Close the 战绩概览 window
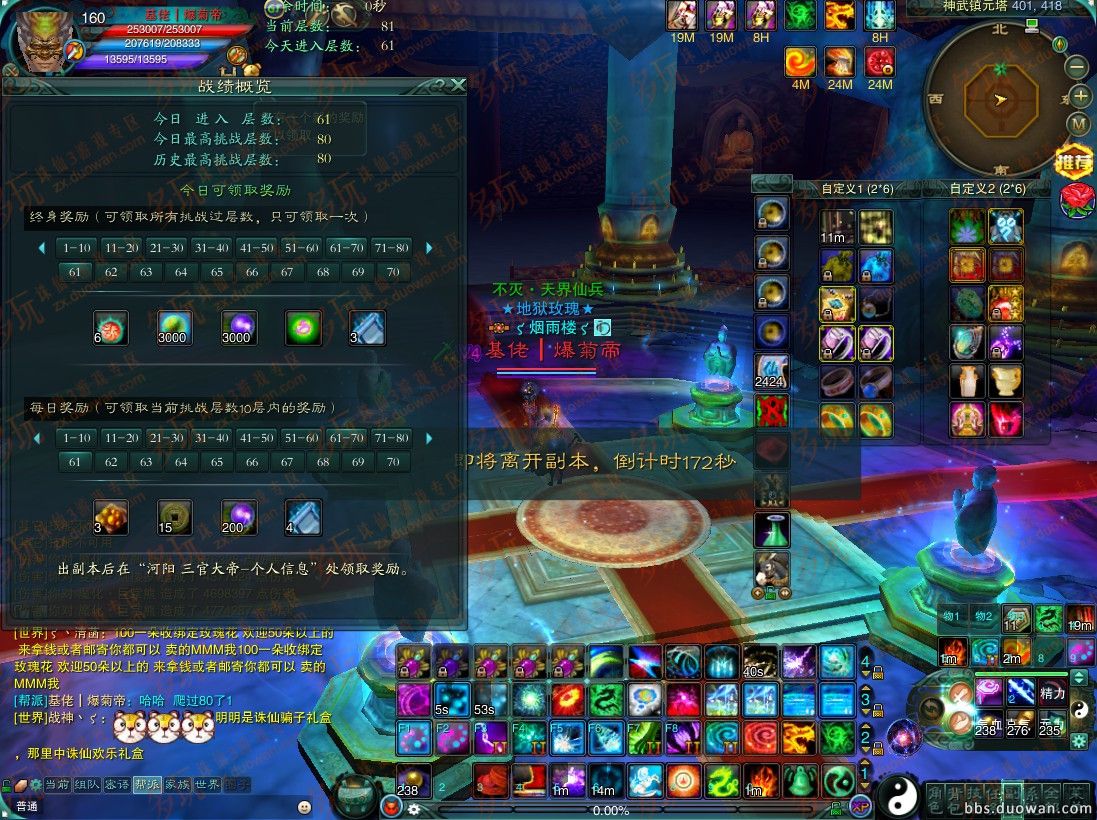 (x=458, y=85)
